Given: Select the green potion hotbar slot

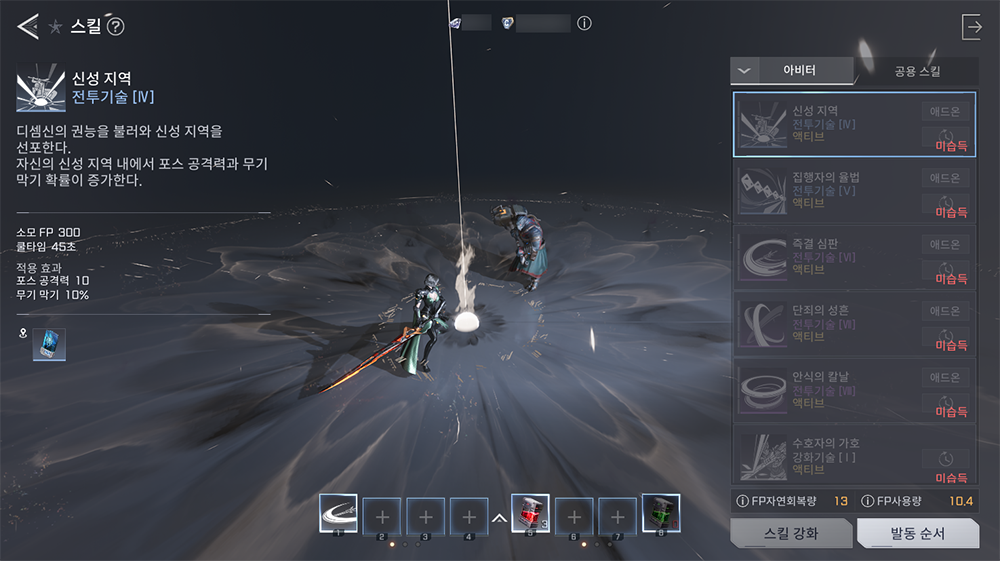Looking at the screenshot, I should point(661,515).
